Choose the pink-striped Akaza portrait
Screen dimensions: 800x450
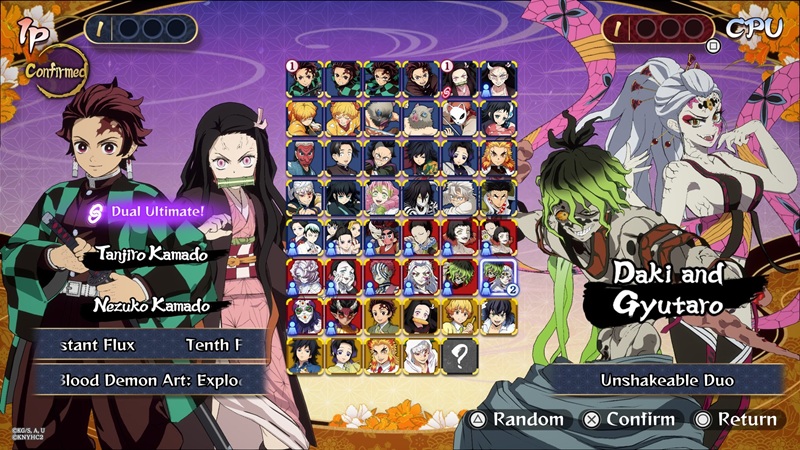[x=382, y=276]
